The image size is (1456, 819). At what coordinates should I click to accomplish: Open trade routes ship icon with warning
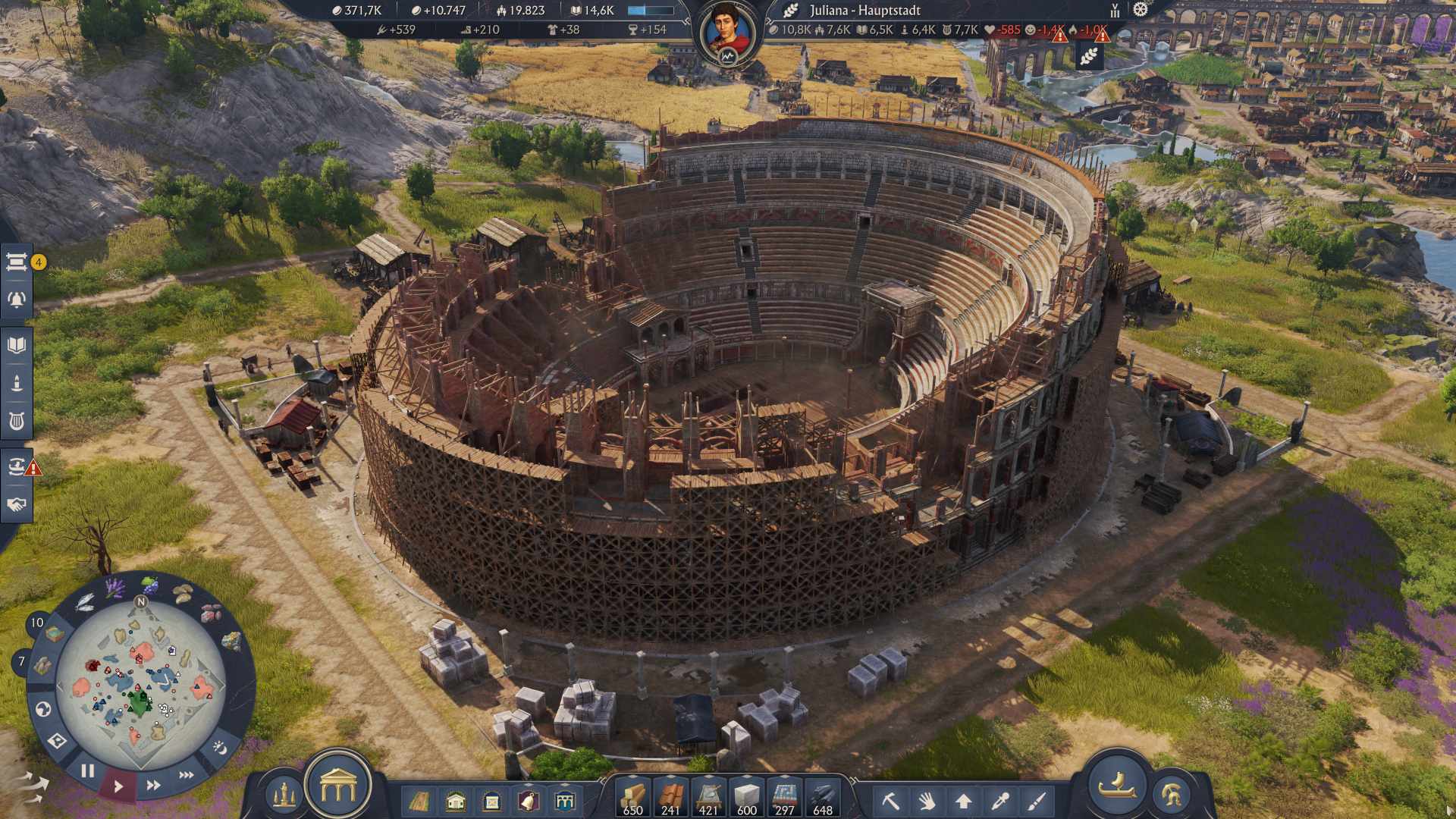click(x=17, y=466)
